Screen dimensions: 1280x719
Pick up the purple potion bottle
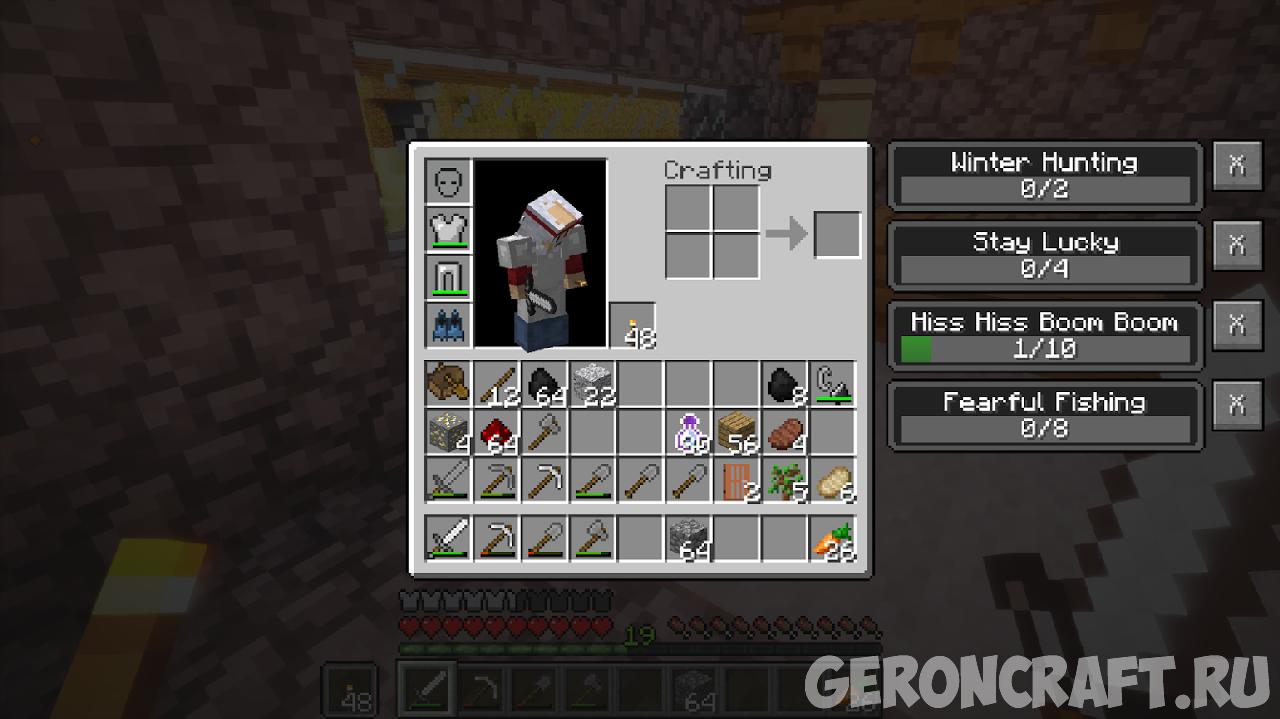[x=688, y=433]
